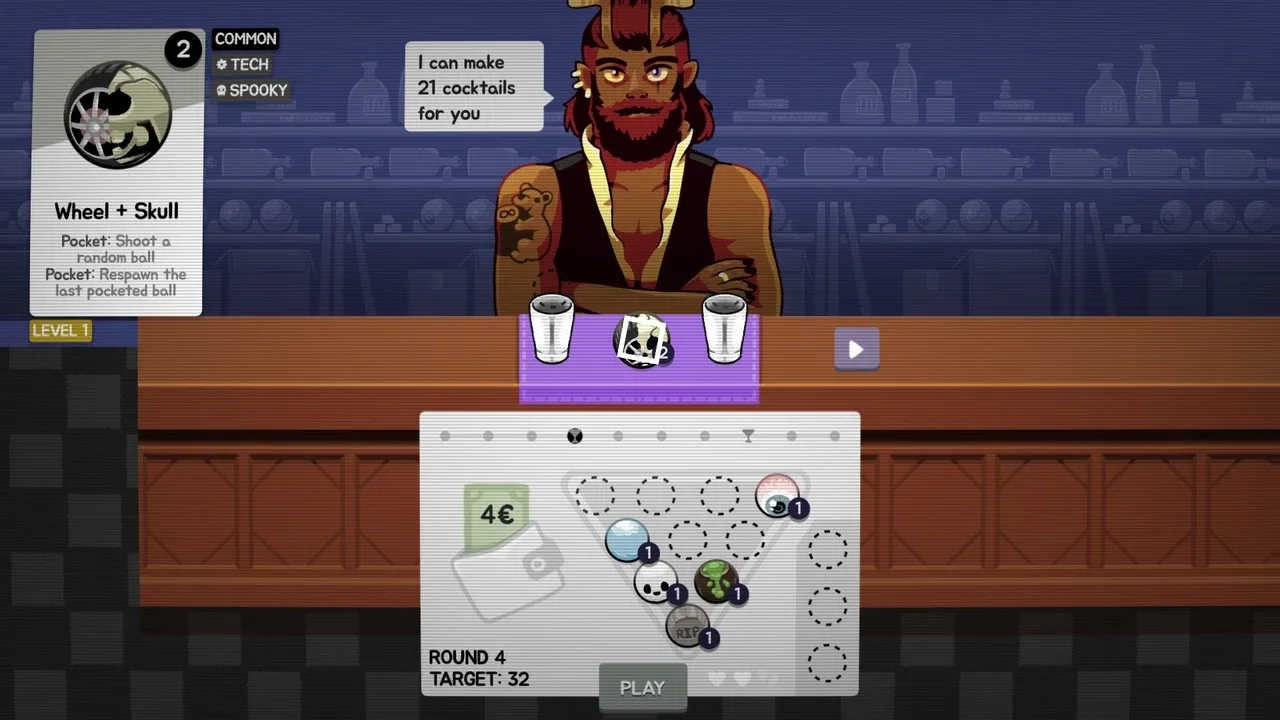Pick the blue bubble ball in the rack
This screenshot has height=720, width=1280.
point(628,539)
